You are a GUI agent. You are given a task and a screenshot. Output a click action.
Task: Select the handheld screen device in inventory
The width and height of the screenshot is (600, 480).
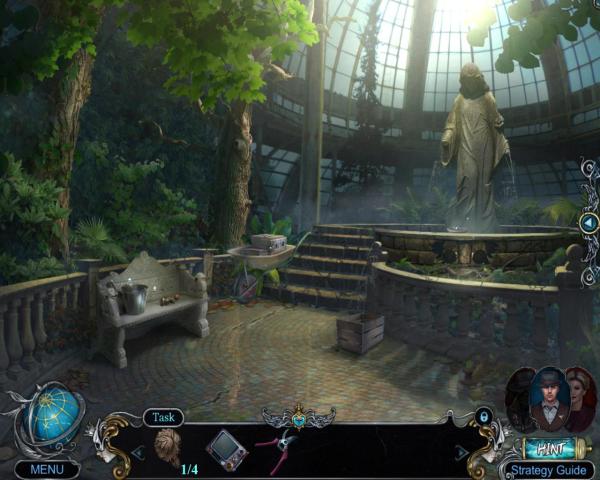226,449
